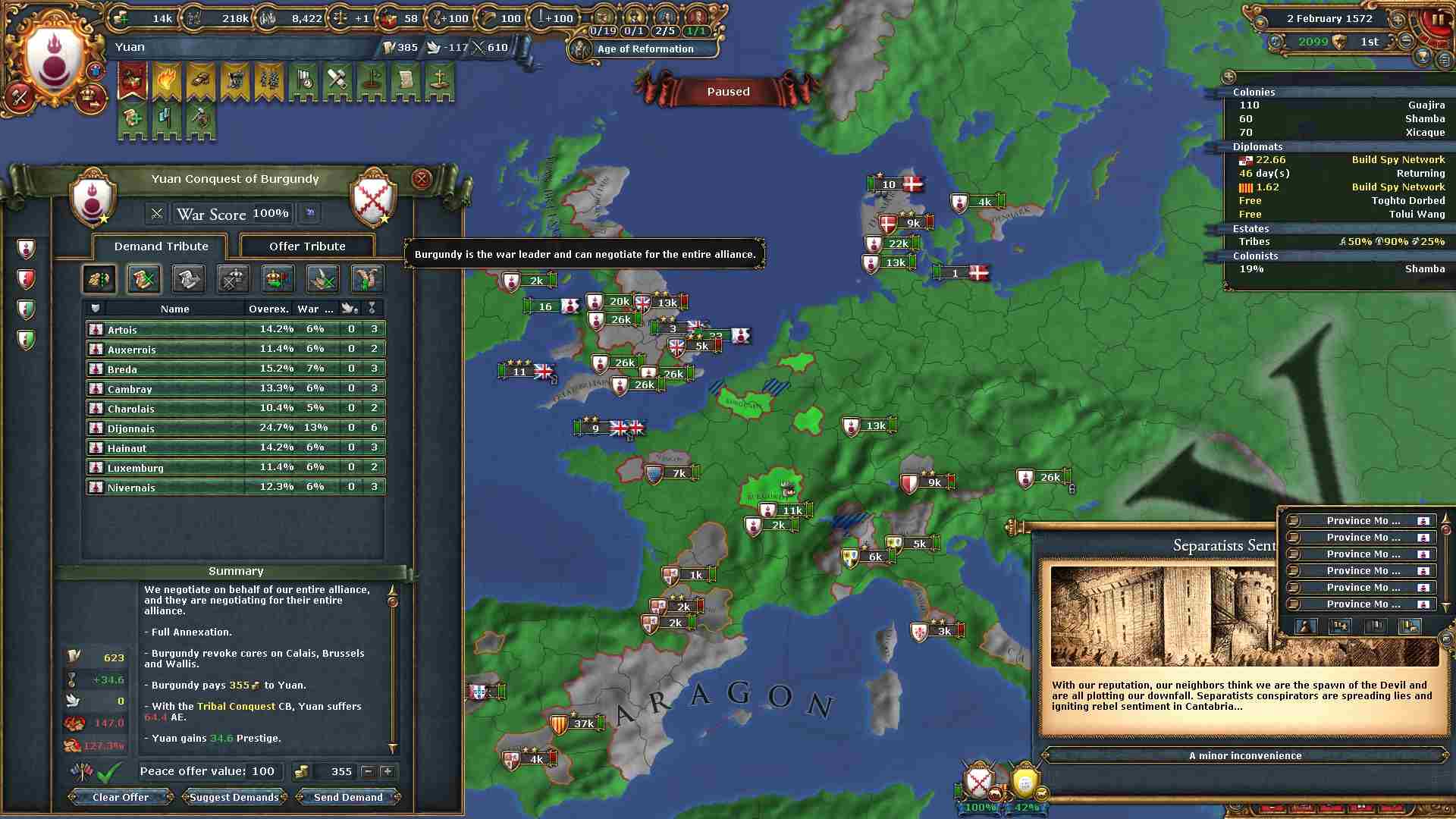
Task: Switch to the Offer Tribute tab
Action: click(307, 246)
